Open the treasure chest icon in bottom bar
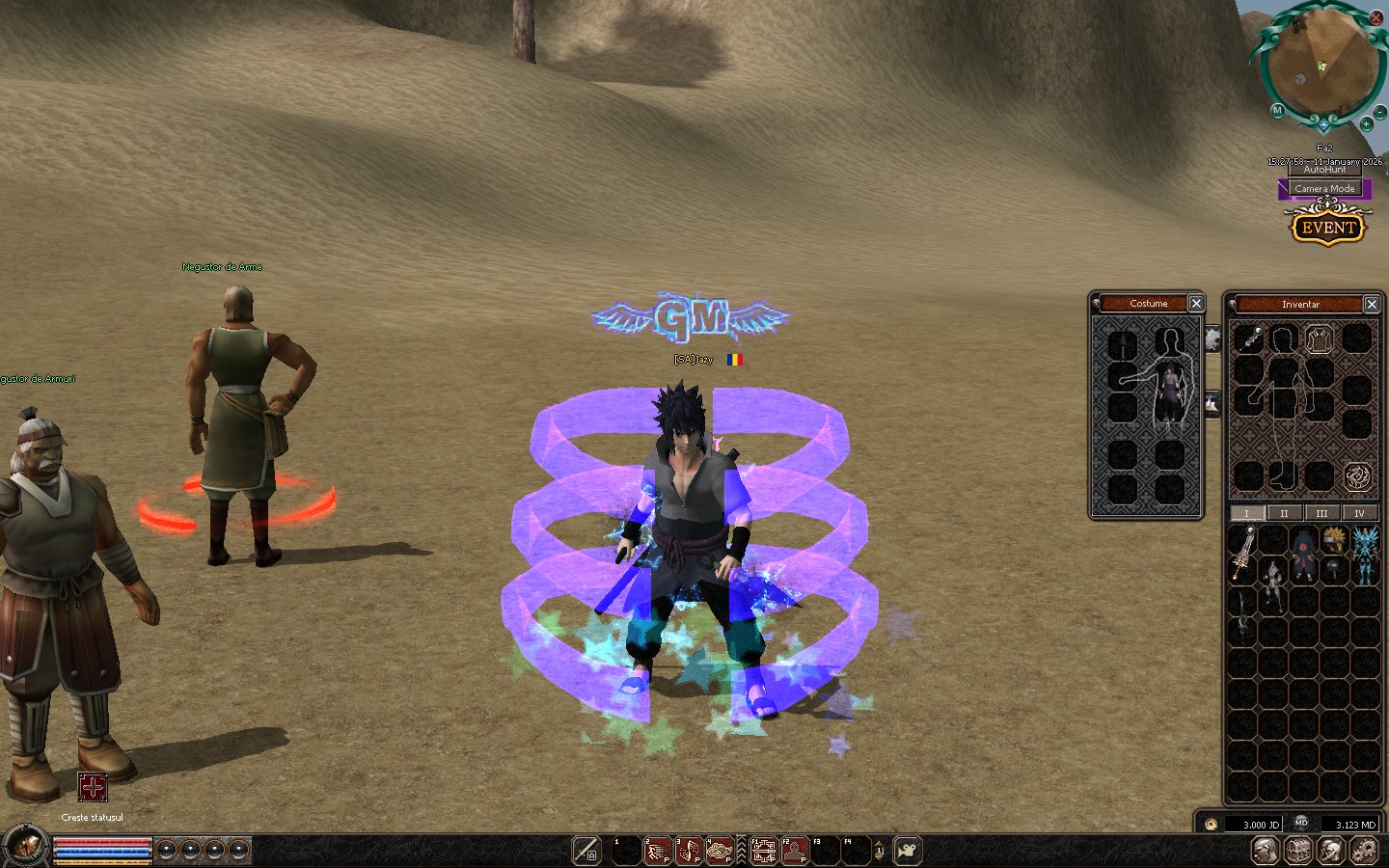The height and width of the screenshot is (868, 1389). (x=1297, y=851)
